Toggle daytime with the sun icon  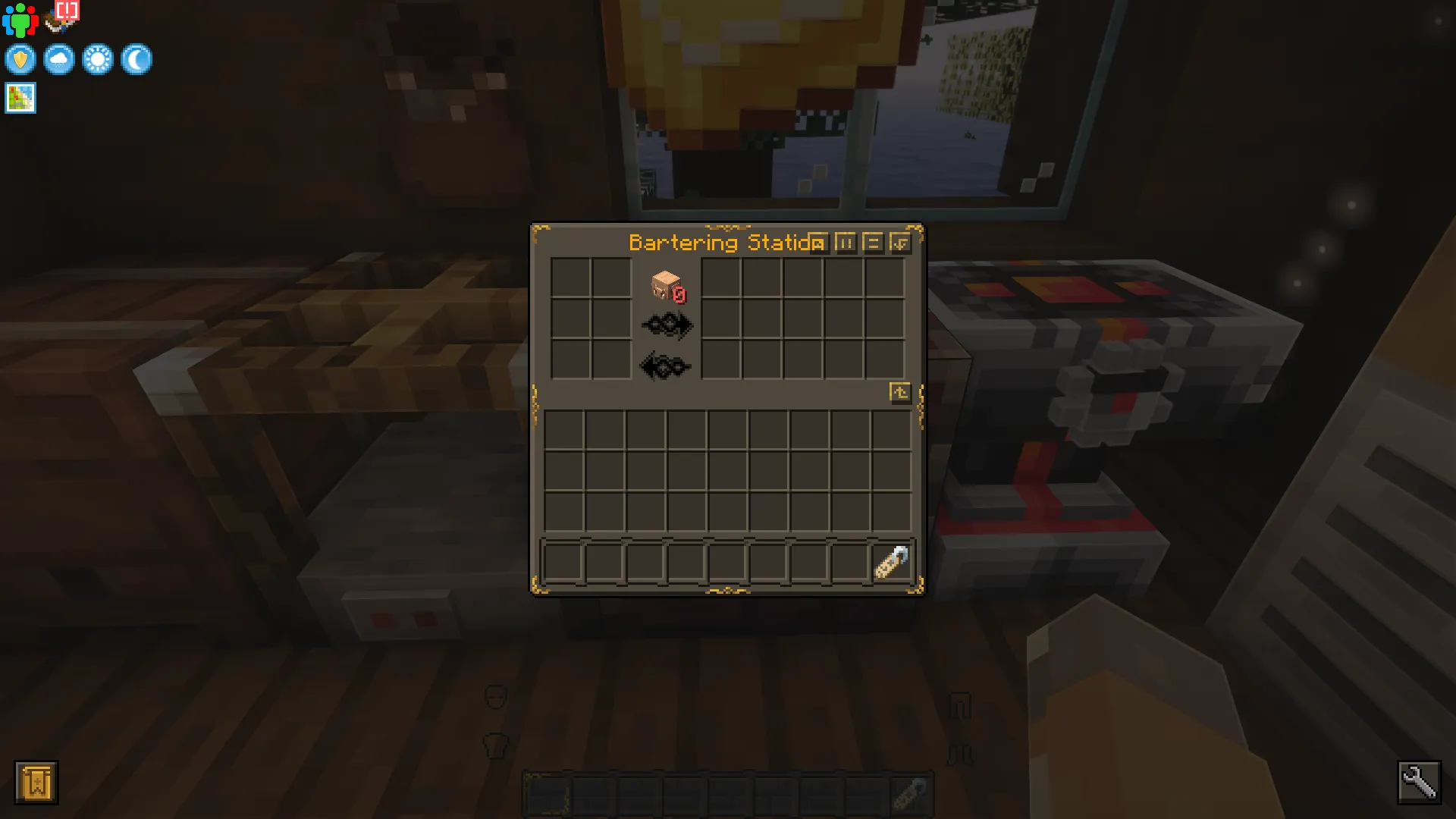coord(99,59)
